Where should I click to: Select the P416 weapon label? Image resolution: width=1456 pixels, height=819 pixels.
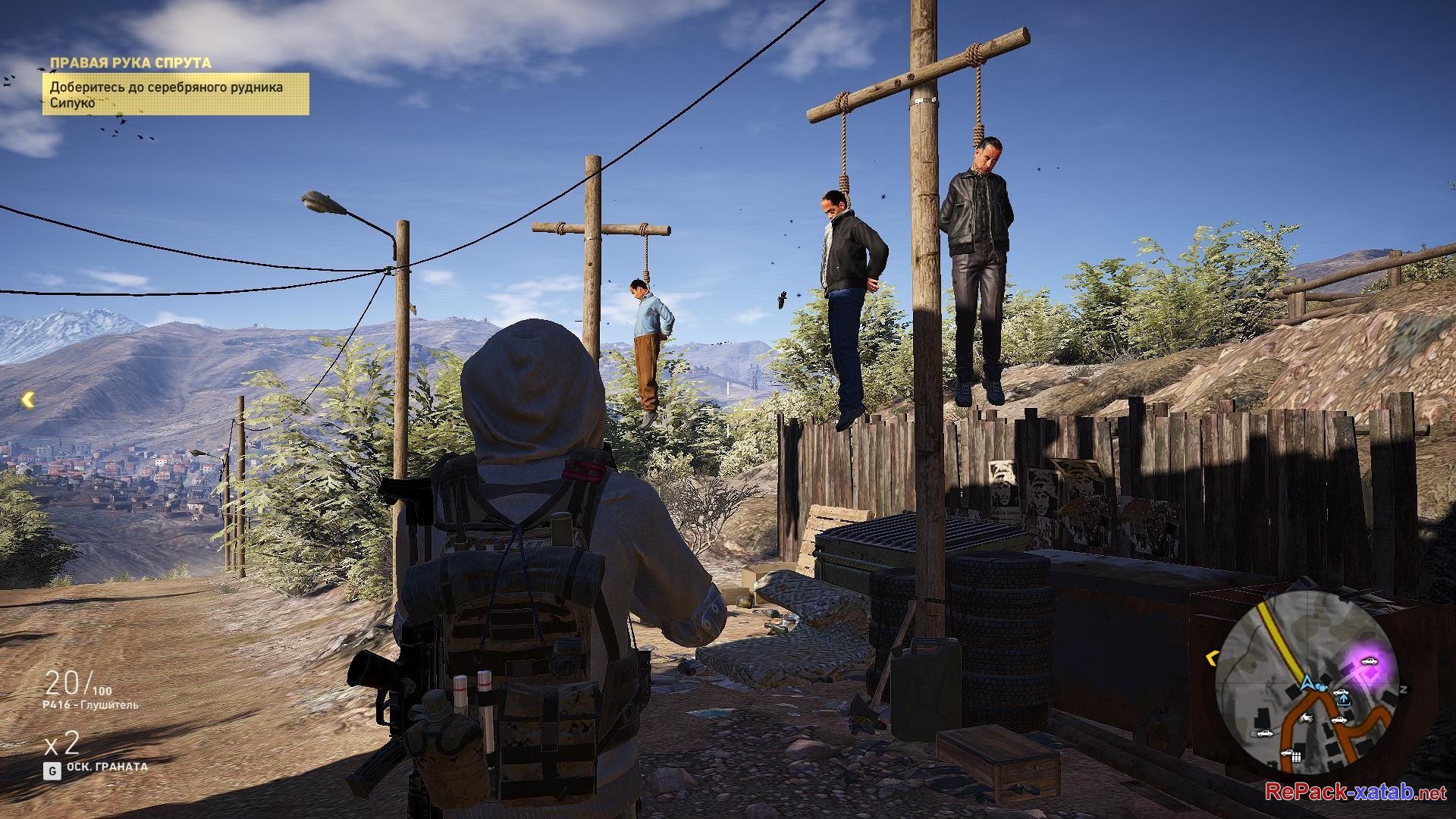pos(91,704)
